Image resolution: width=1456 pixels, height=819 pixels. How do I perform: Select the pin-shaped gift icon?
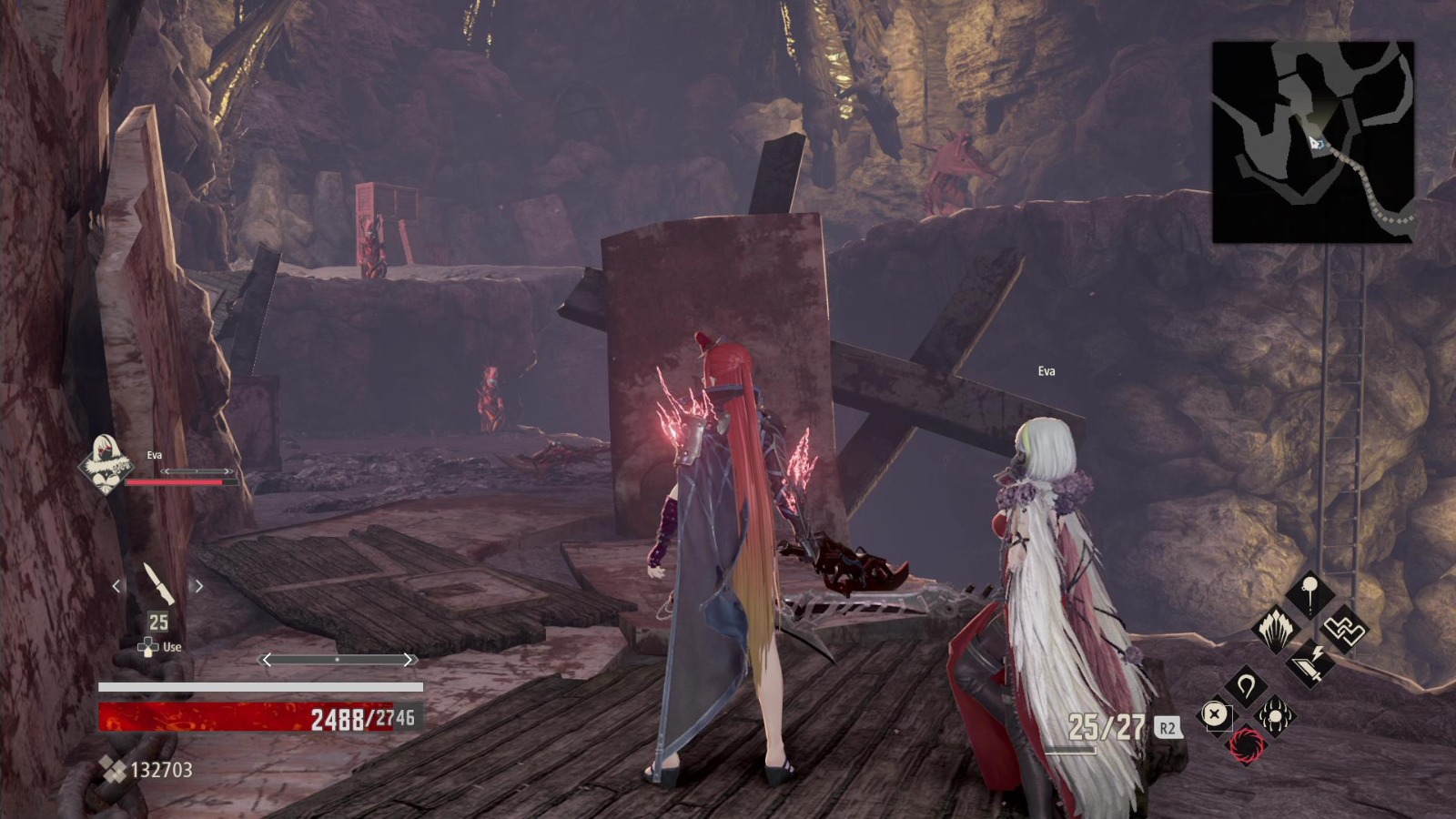1310,591
